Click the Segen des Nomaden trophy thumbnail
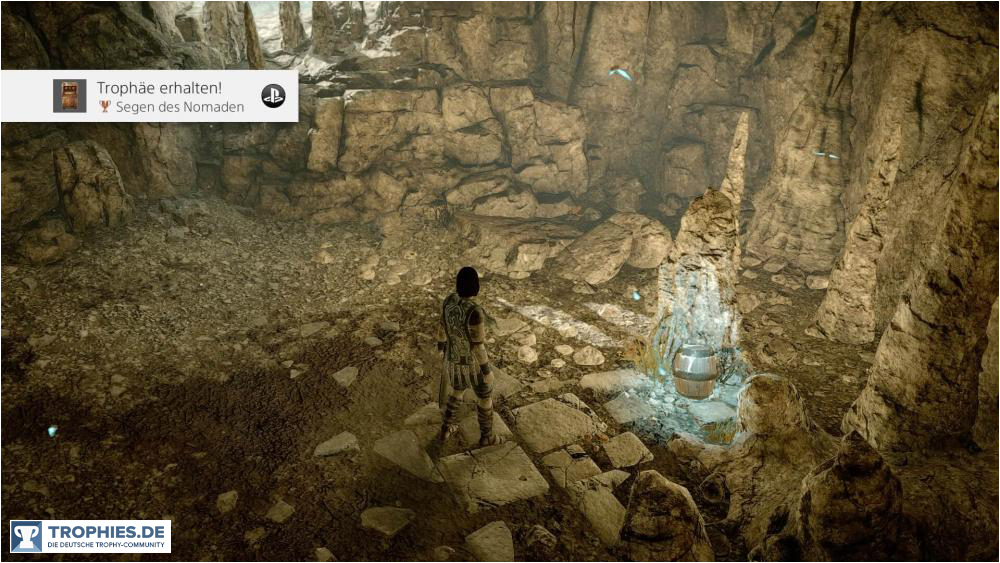 click(x=70, y=96)
